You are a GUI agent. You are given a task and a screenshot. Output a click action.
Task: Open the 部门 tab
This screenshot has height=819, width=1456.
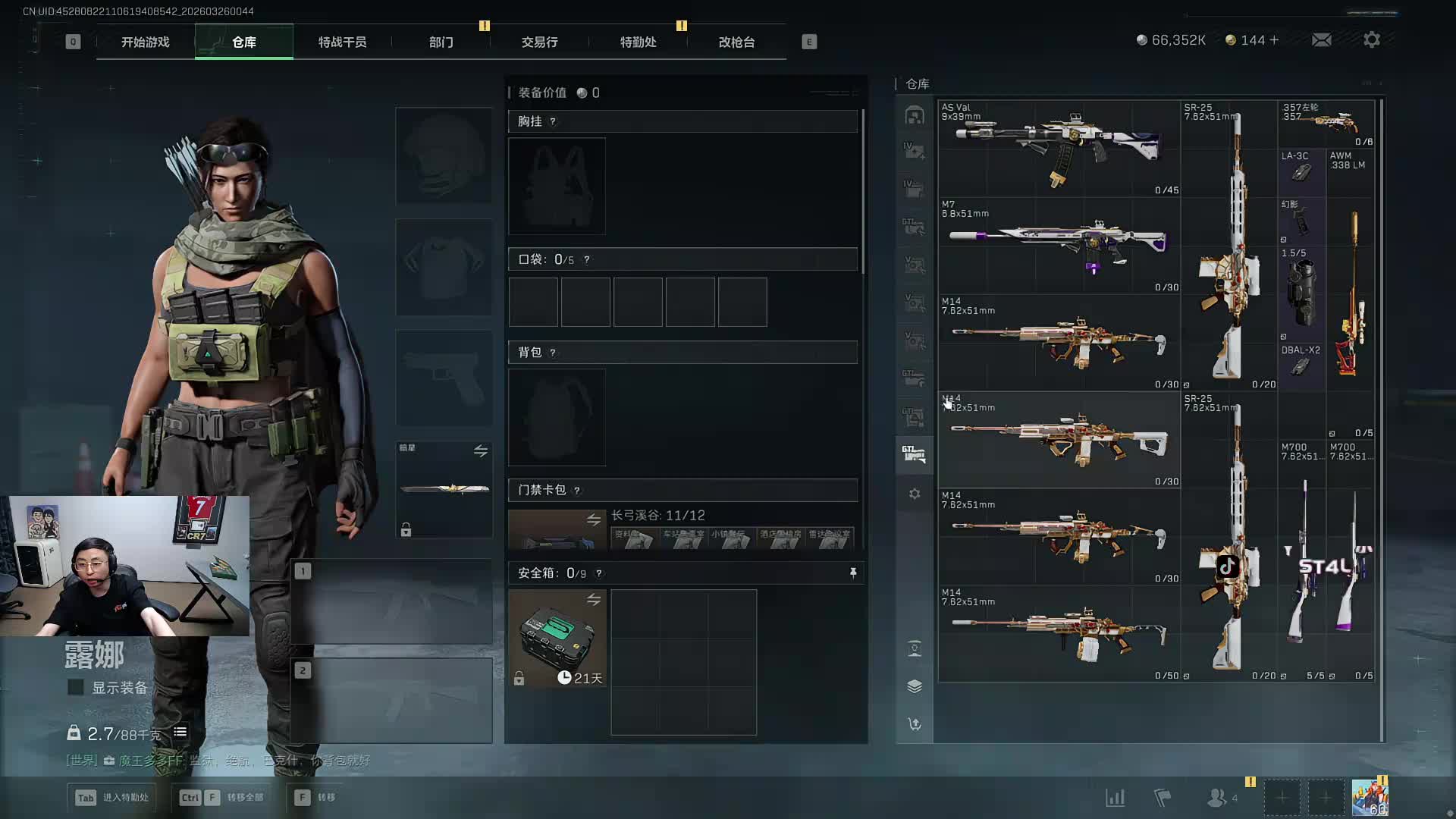pos(441,42)
